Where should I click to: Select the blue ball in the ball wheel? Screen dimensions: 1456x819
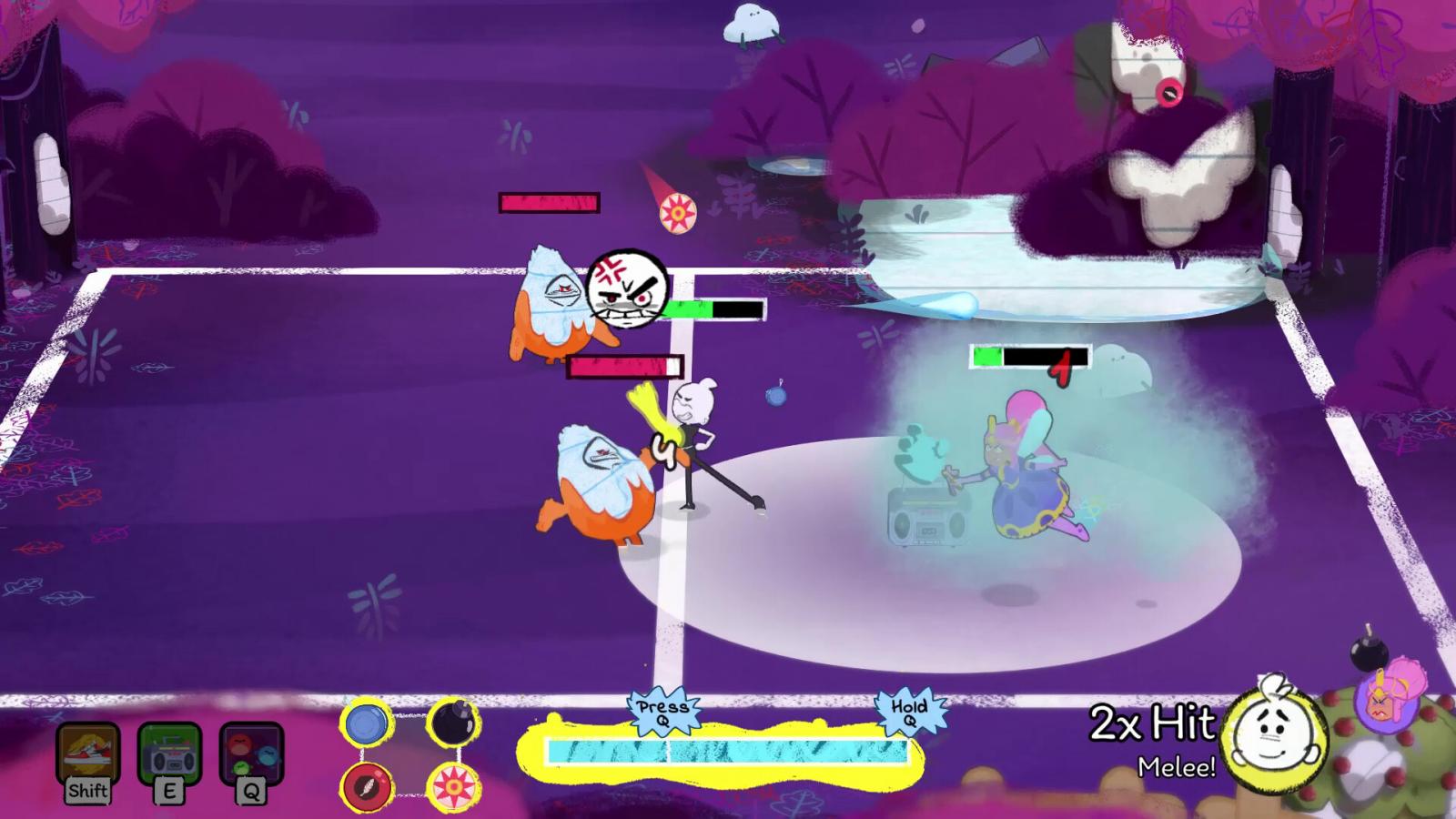(x=367, y=725)
